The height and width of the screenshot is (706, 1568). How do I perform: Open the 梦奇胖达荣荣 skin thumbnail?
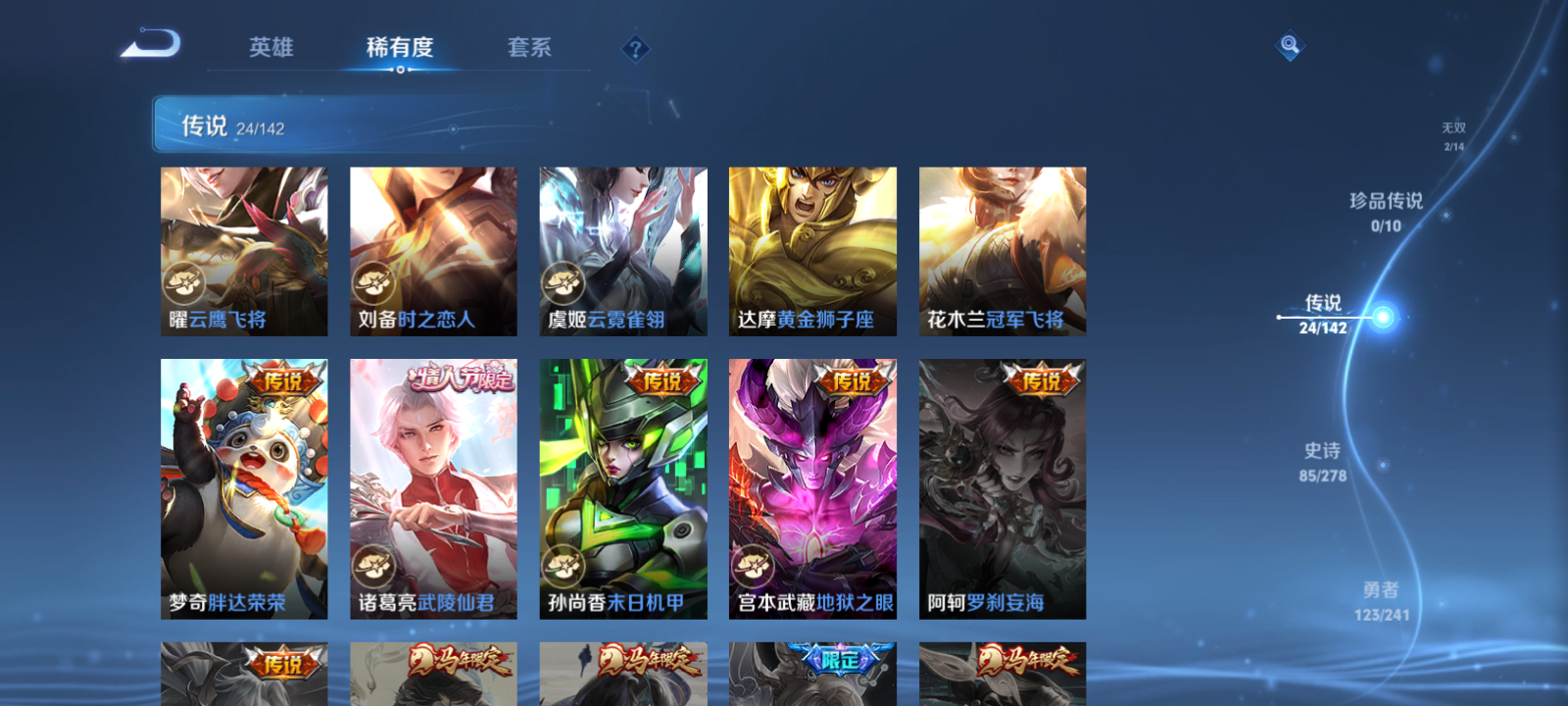point(244,490)
